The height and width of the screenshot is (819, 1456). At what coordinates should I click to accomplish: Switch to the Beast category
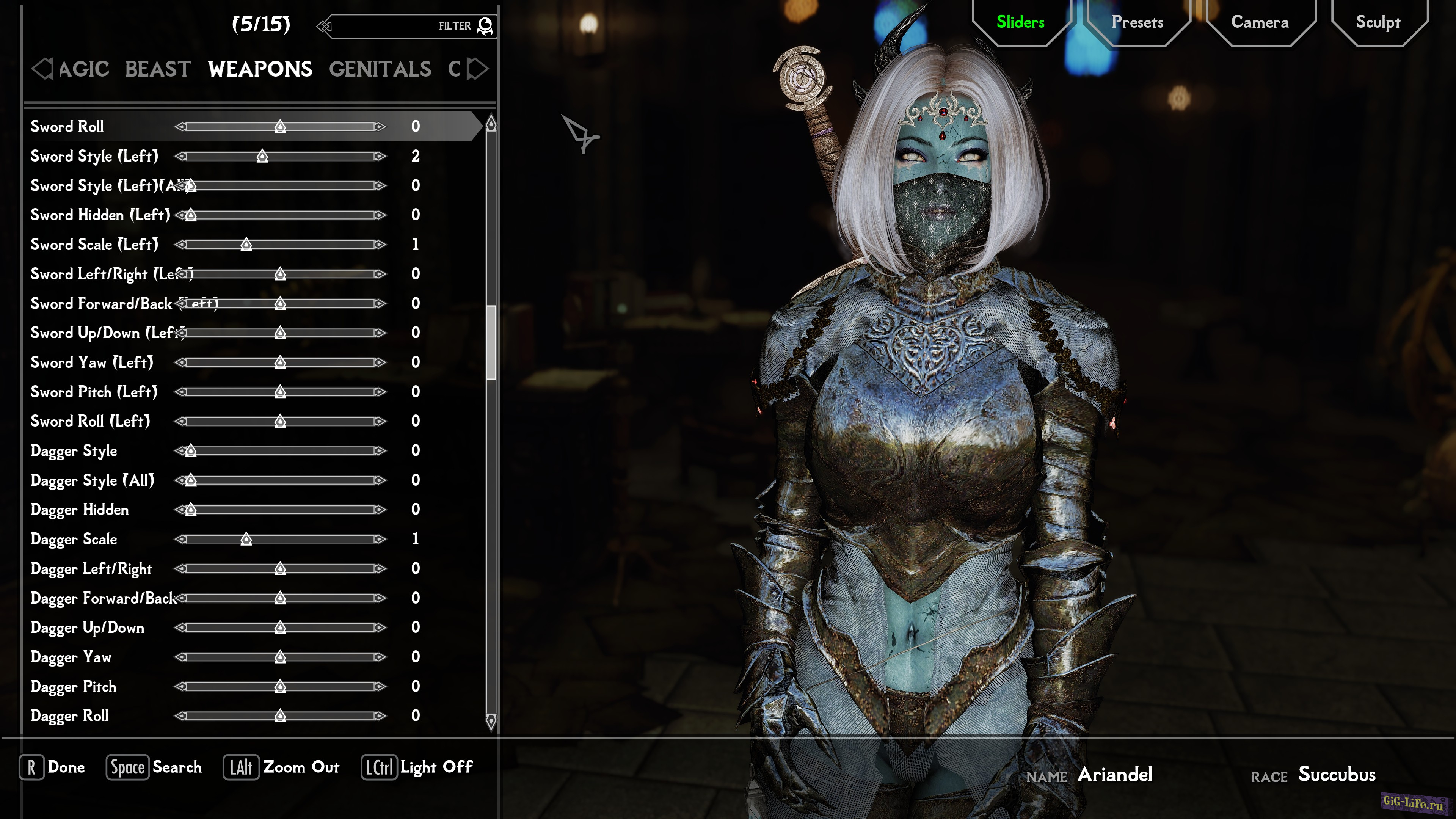(158, 69)
